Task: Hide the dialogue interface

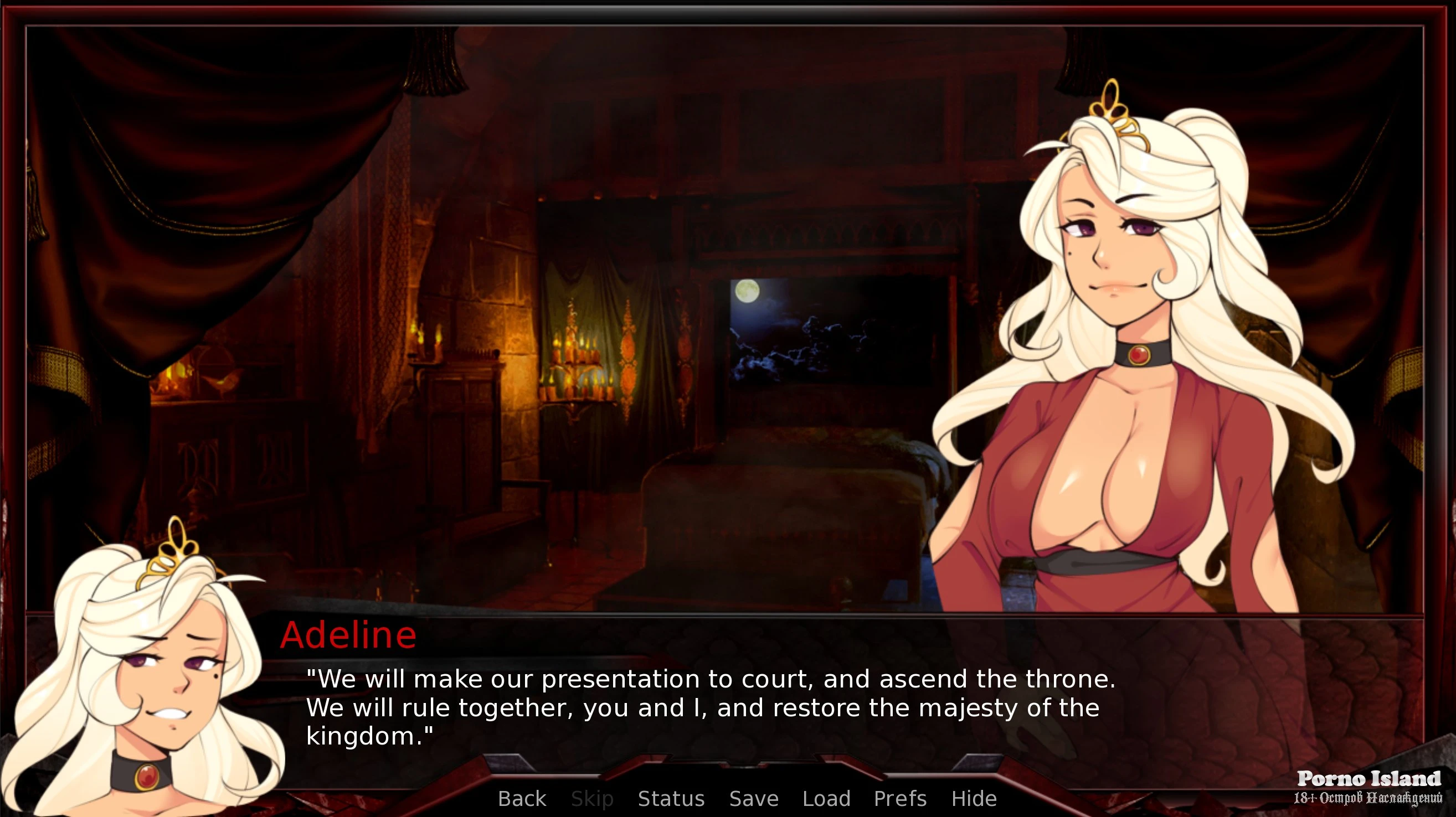Action: click(x=973, y=798)
